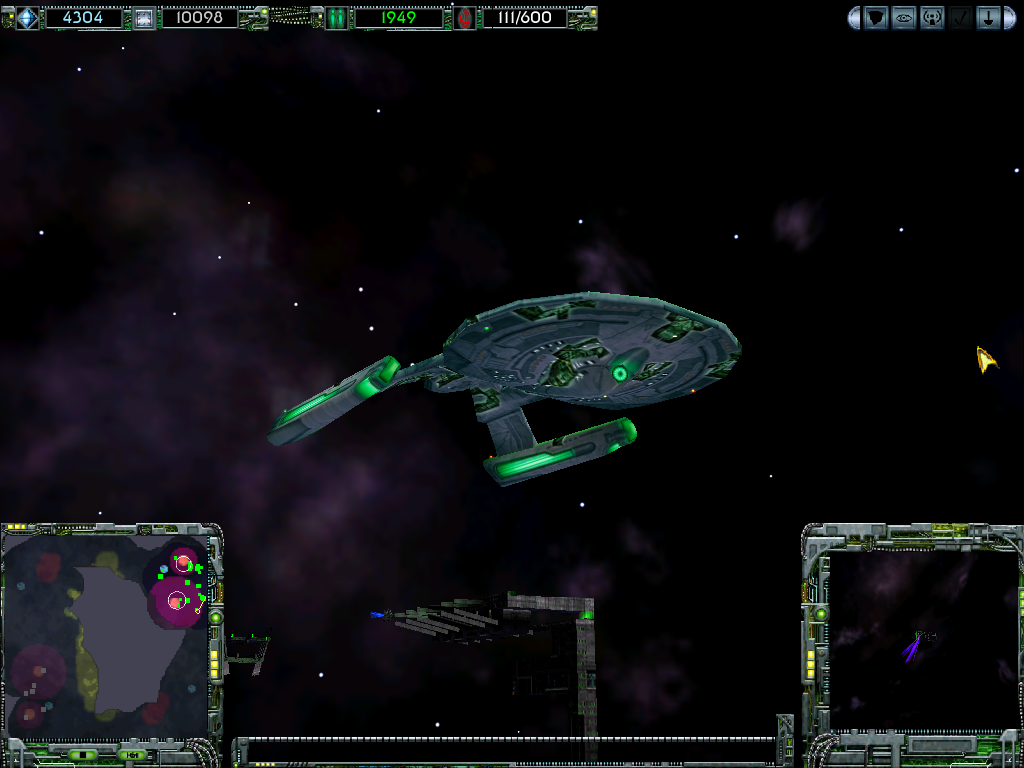Click the round green light on cinematic window frame
The height and width of the screenshot is (768, 1024).
pos(821,613)
